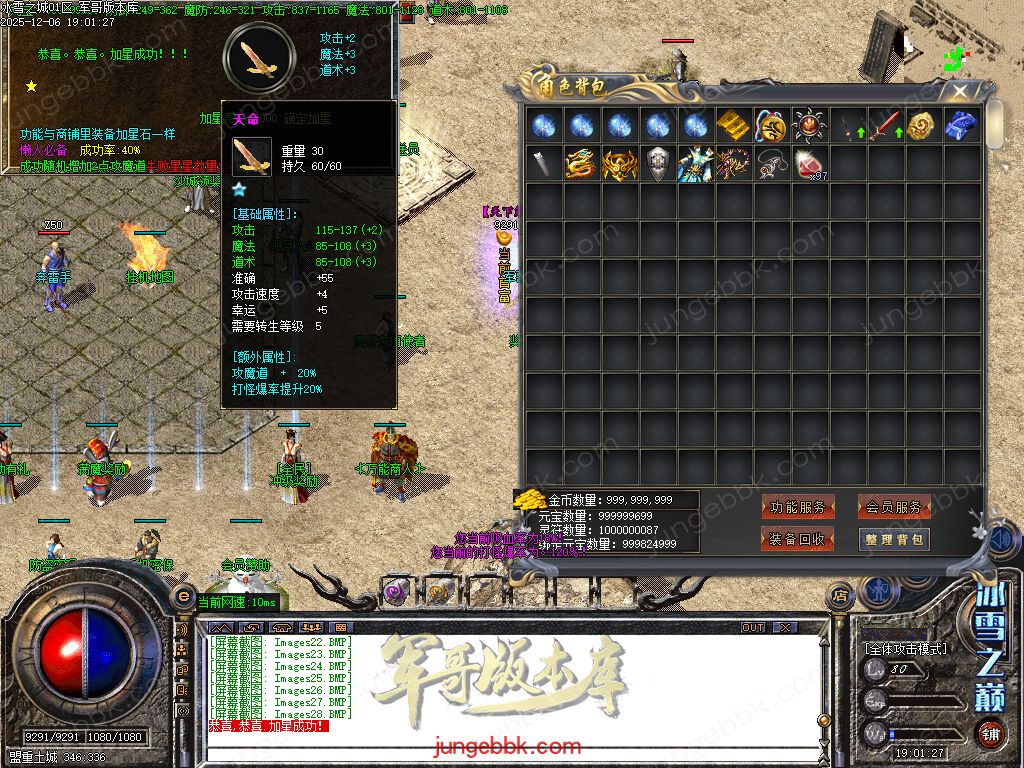
Task: Toggle the sound speaker icon
Action: point(1002,540)
